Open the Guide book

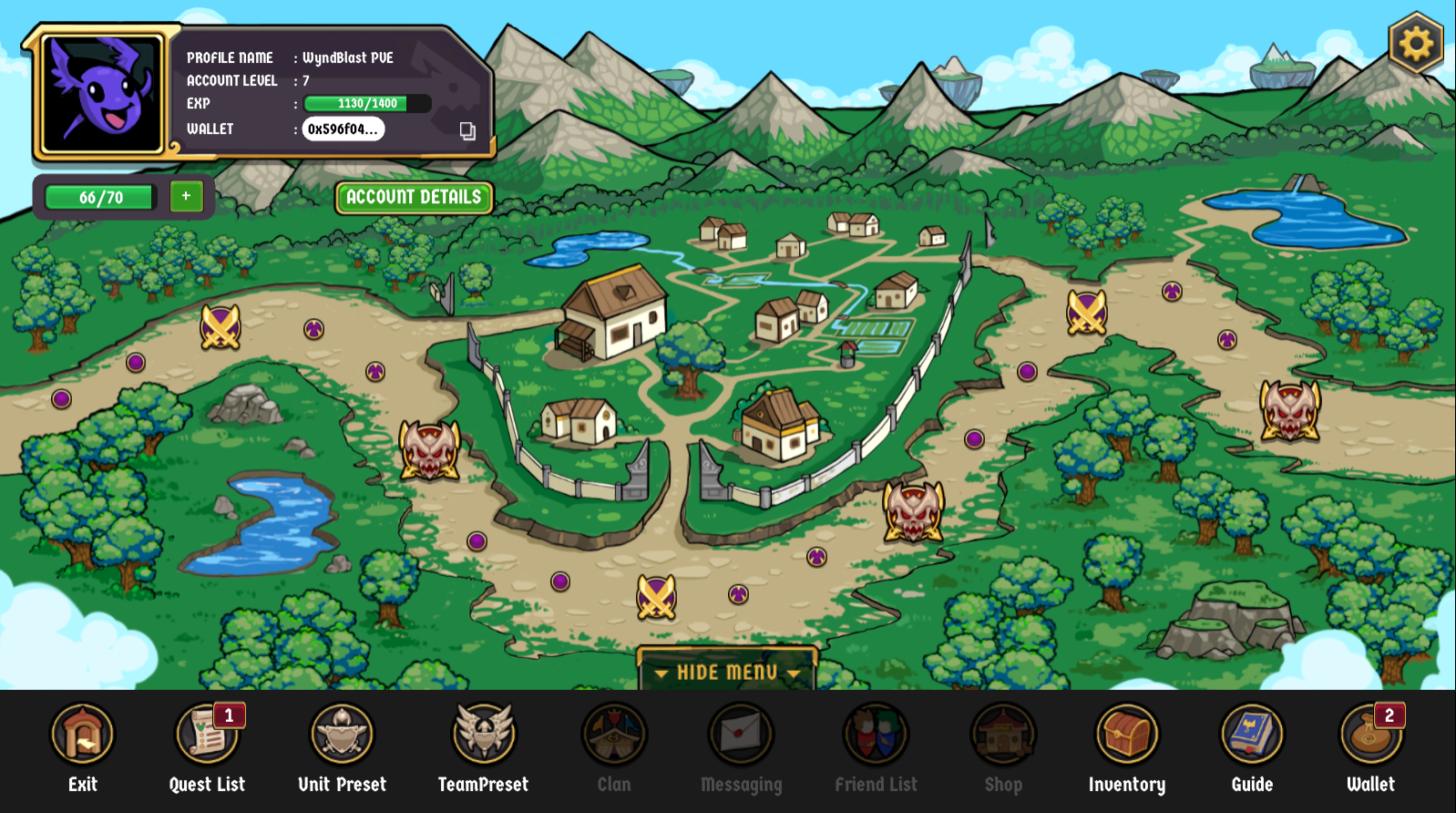(x=1252, y=734)
